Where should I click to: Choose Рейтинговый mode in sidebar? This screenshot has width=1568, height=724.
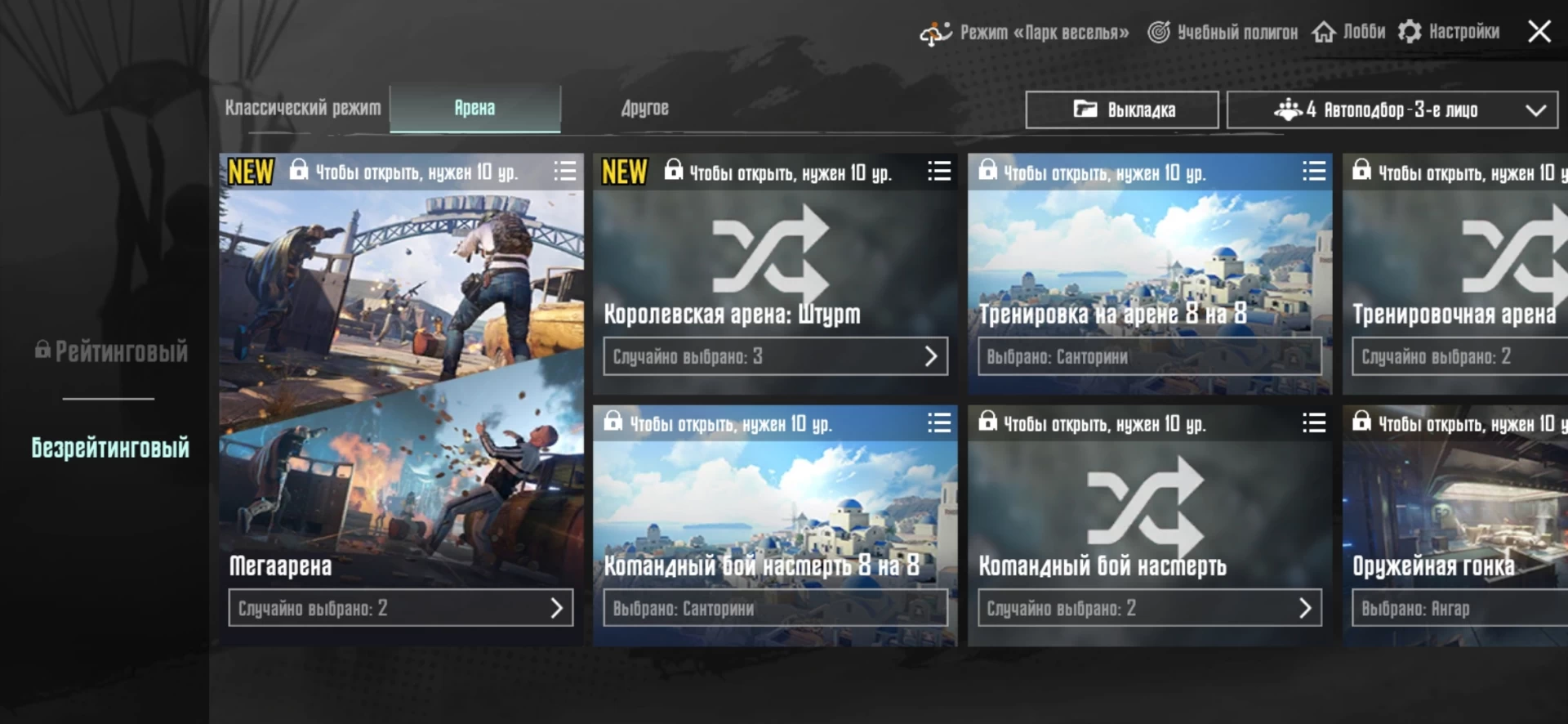tap(112, 351)
